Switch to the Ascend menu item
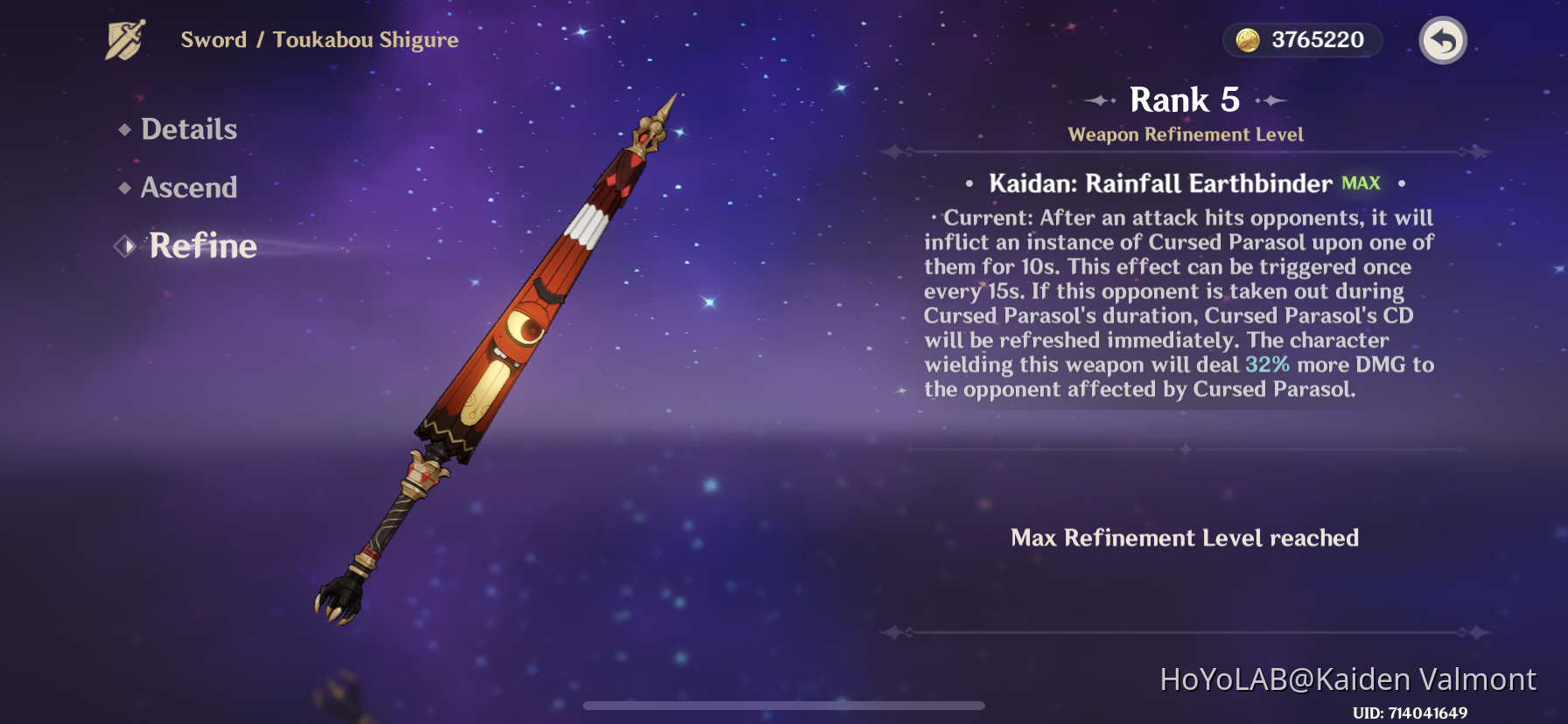The width and height of the screenshot is (1568, 724). click(189, 188)
